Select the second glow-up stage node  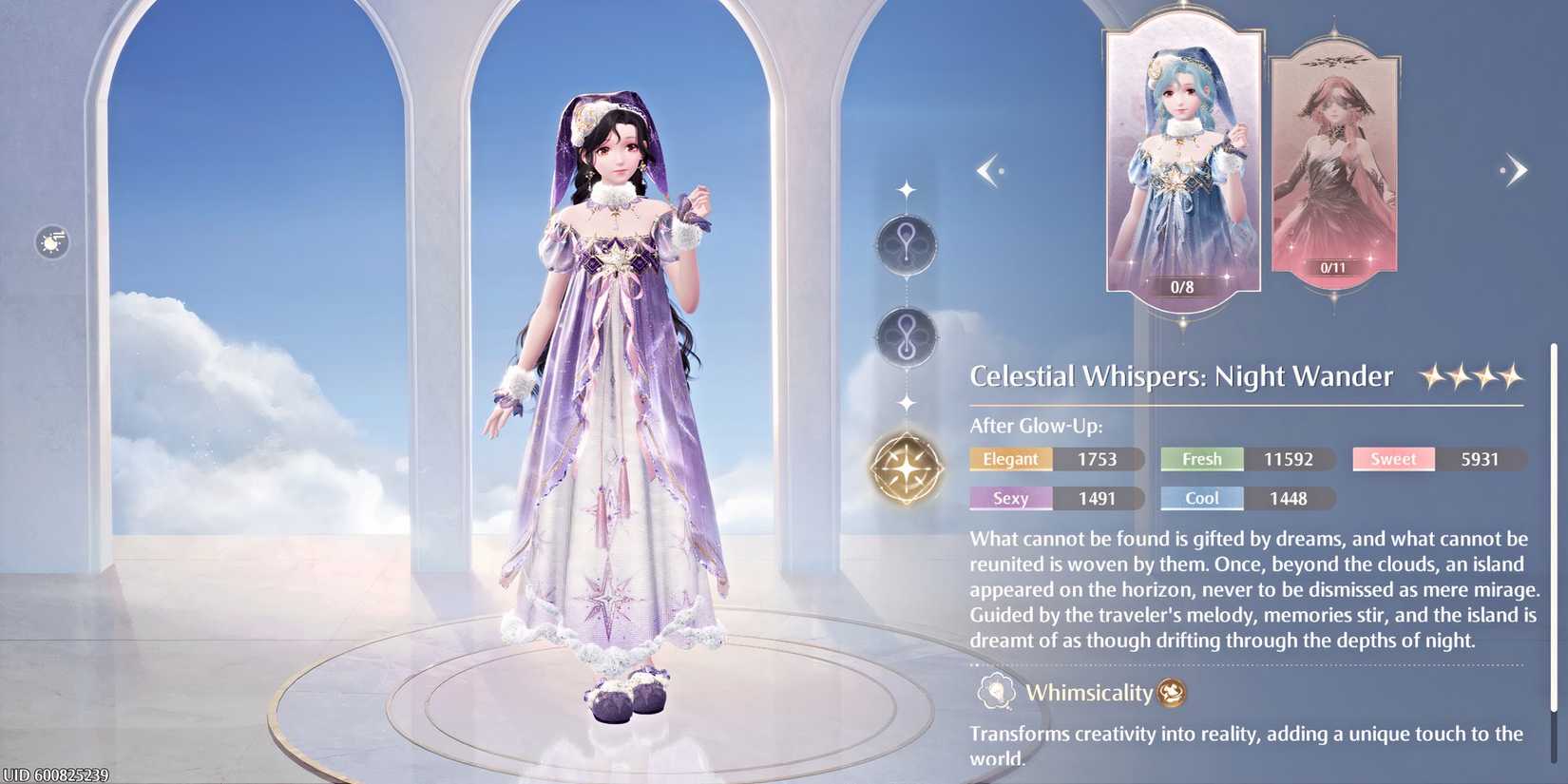pos(907,335)
